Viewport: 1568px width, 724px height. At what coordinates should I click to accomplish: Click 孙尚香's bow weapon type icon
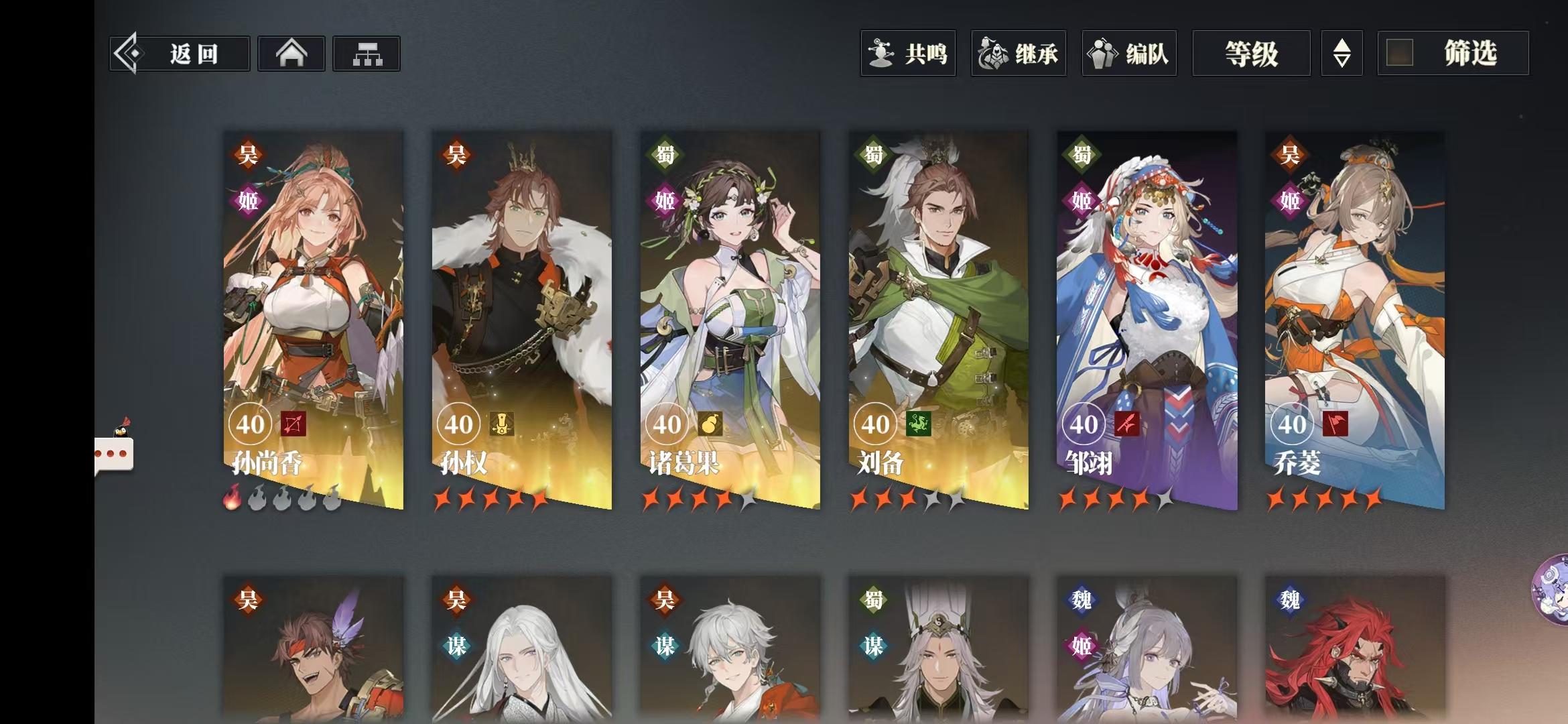tap(293, 424)
